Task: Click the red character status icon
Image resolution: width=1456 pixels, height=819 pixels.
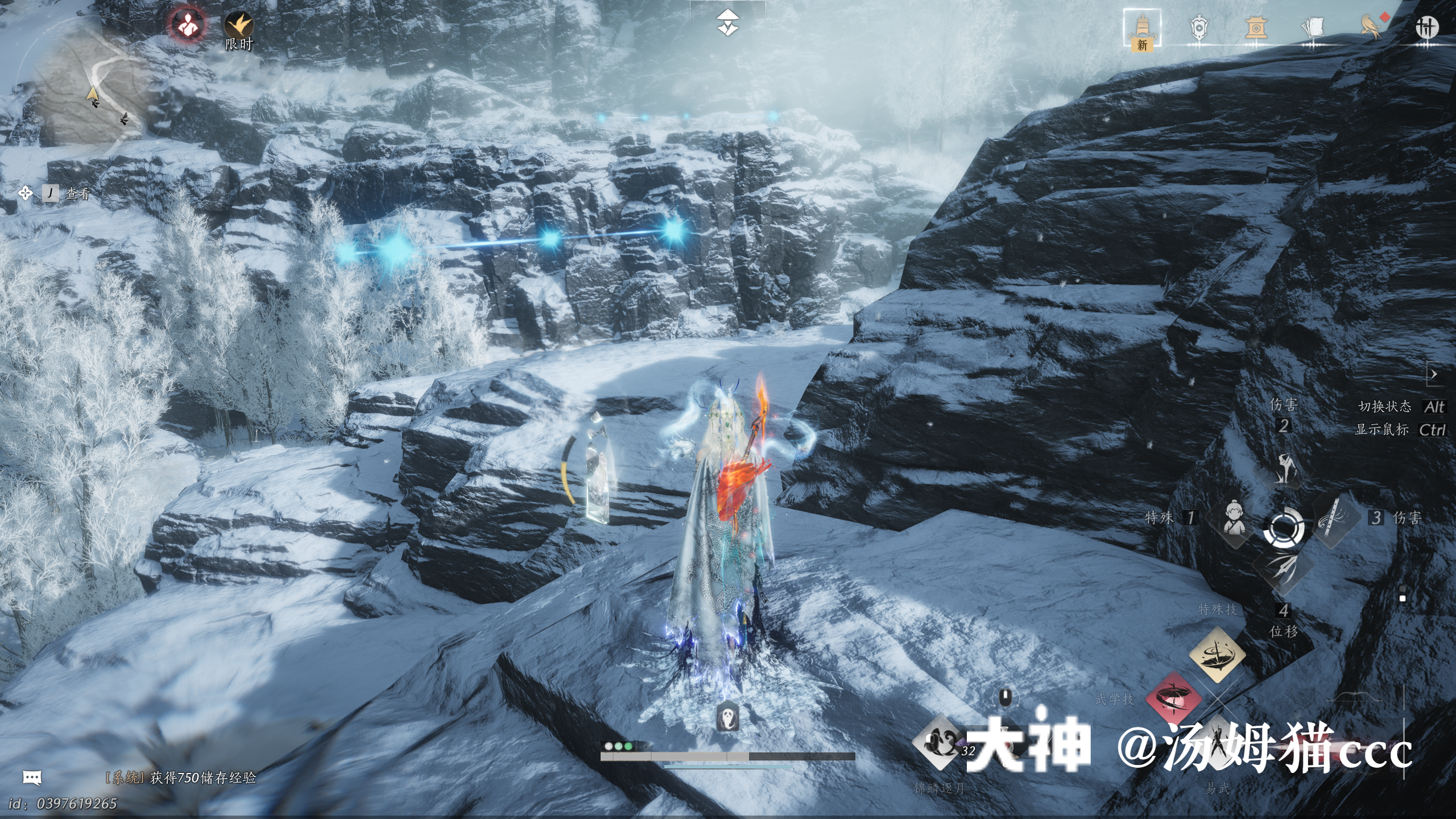Action: point(187,25)
